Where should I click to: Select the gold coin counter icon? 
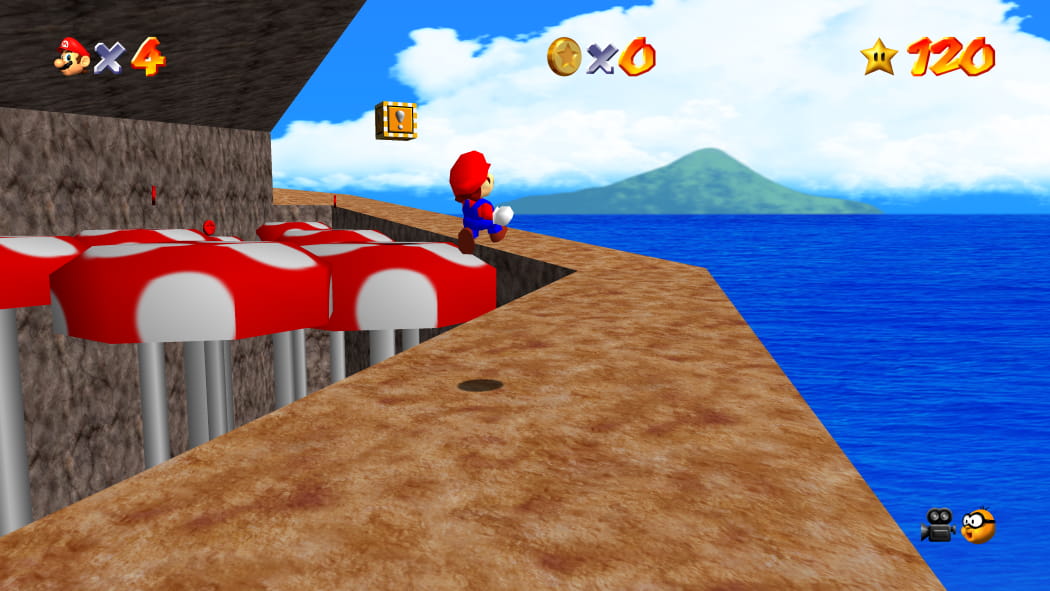564,56
